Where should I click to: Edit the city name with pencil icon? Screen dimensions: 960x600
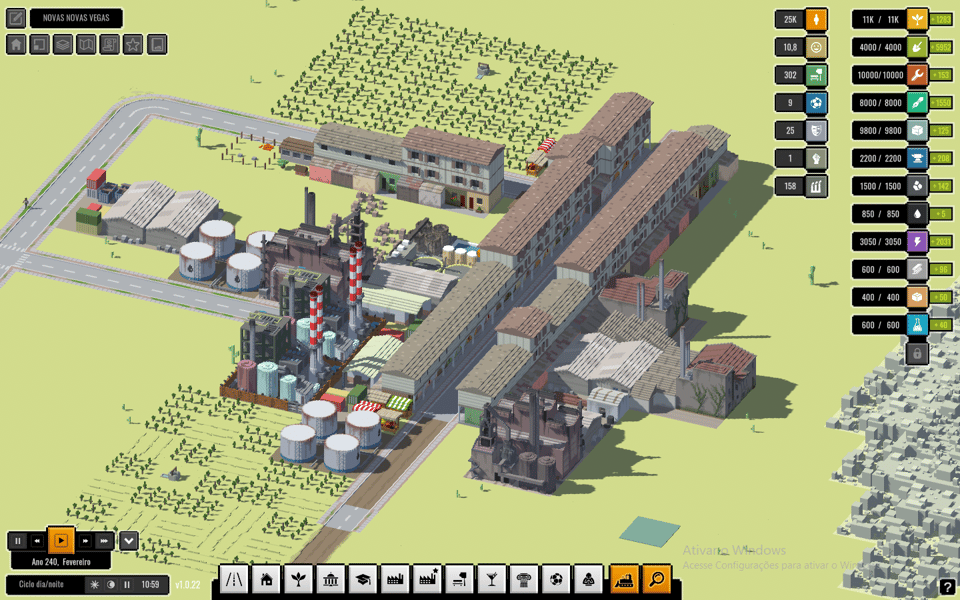pyautogui.click(x=16, y=18)
